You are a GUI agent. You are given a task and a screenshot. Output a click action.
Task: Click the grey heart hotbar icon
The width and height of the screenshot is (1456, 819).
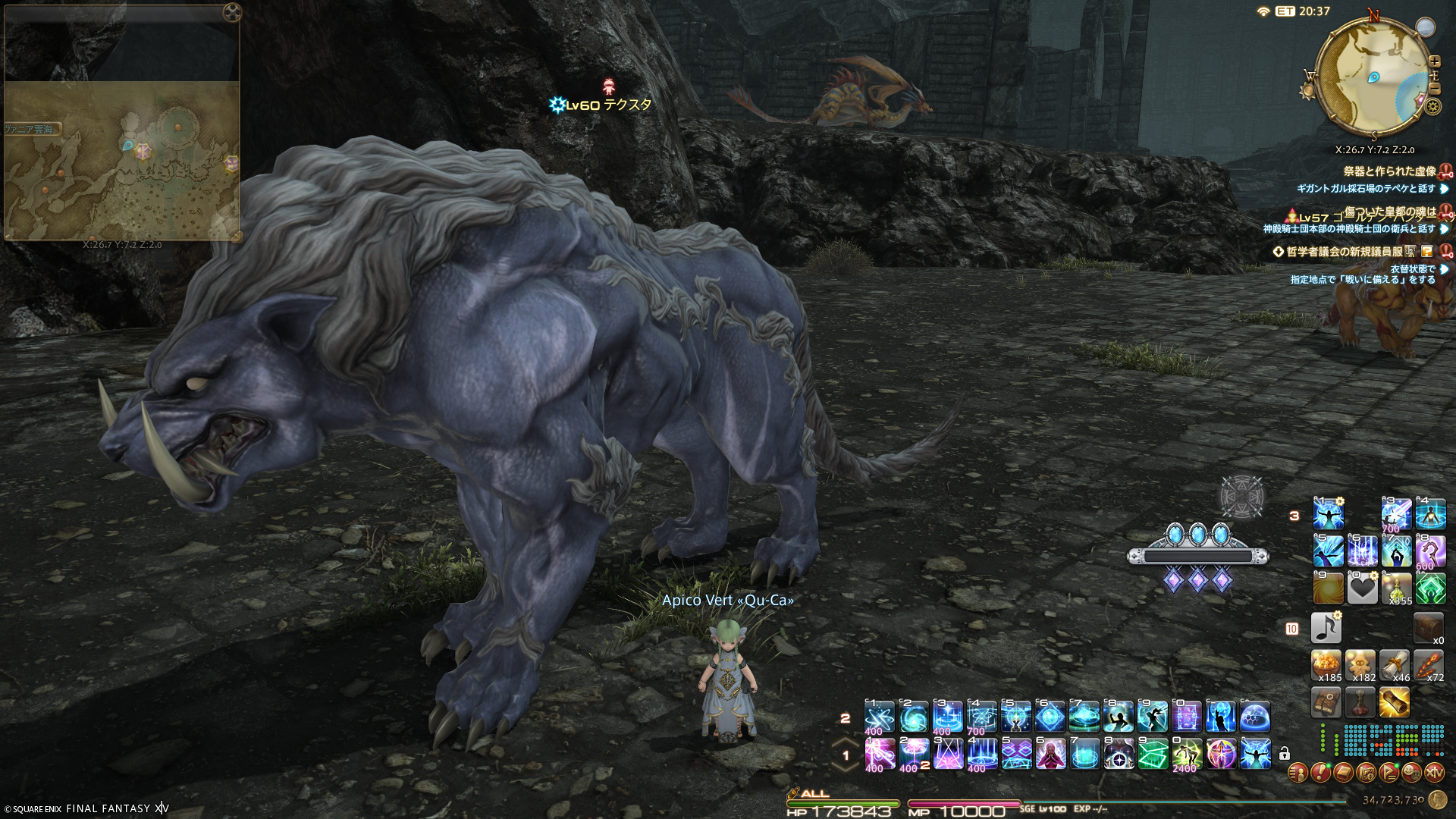click(1362, 588)
